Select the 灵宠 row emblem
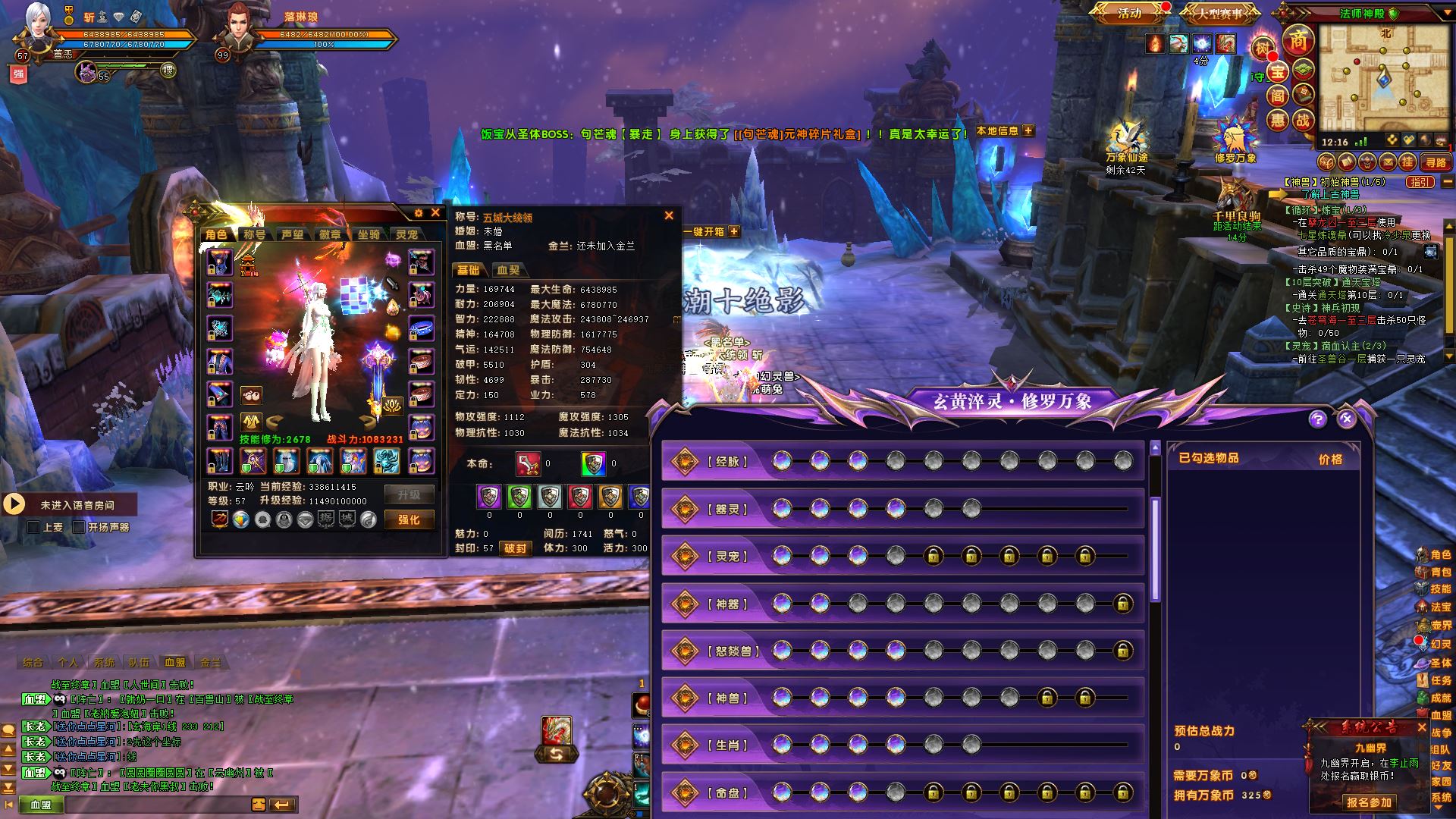This screenshot has height=819, width=1456. 685,556
